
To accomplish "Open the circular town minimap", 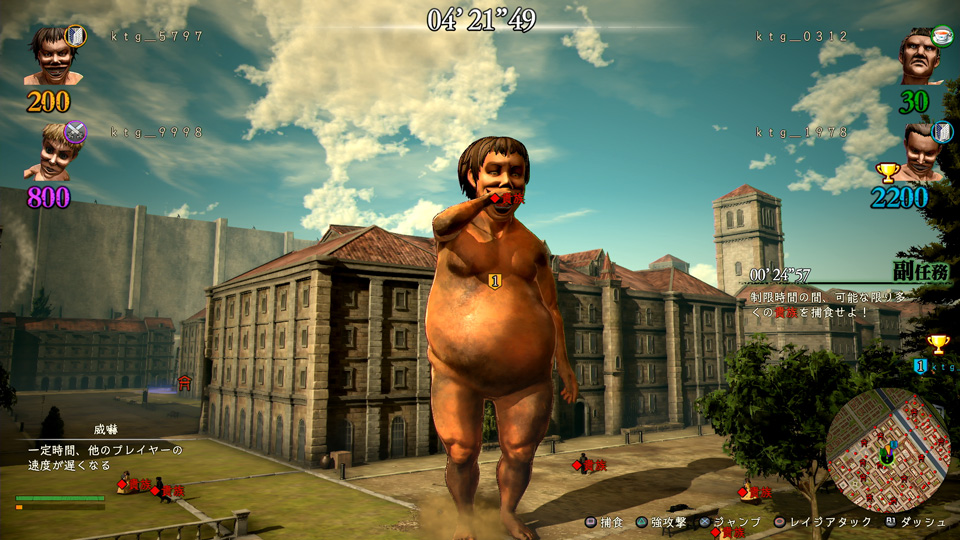I will point(886,450).
